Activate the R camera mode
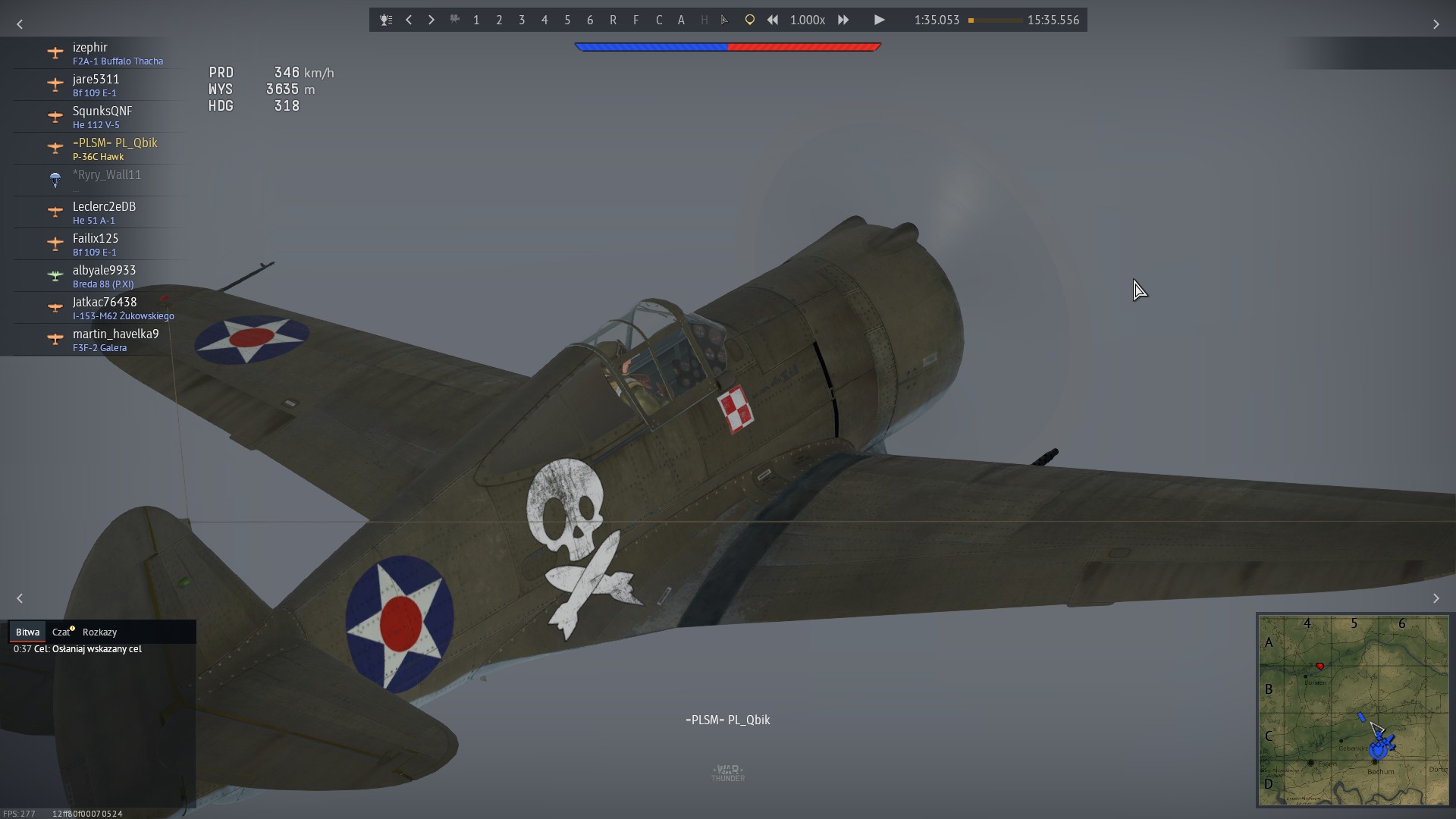This screenshot has width=1456, height=819. click(613, 20)
